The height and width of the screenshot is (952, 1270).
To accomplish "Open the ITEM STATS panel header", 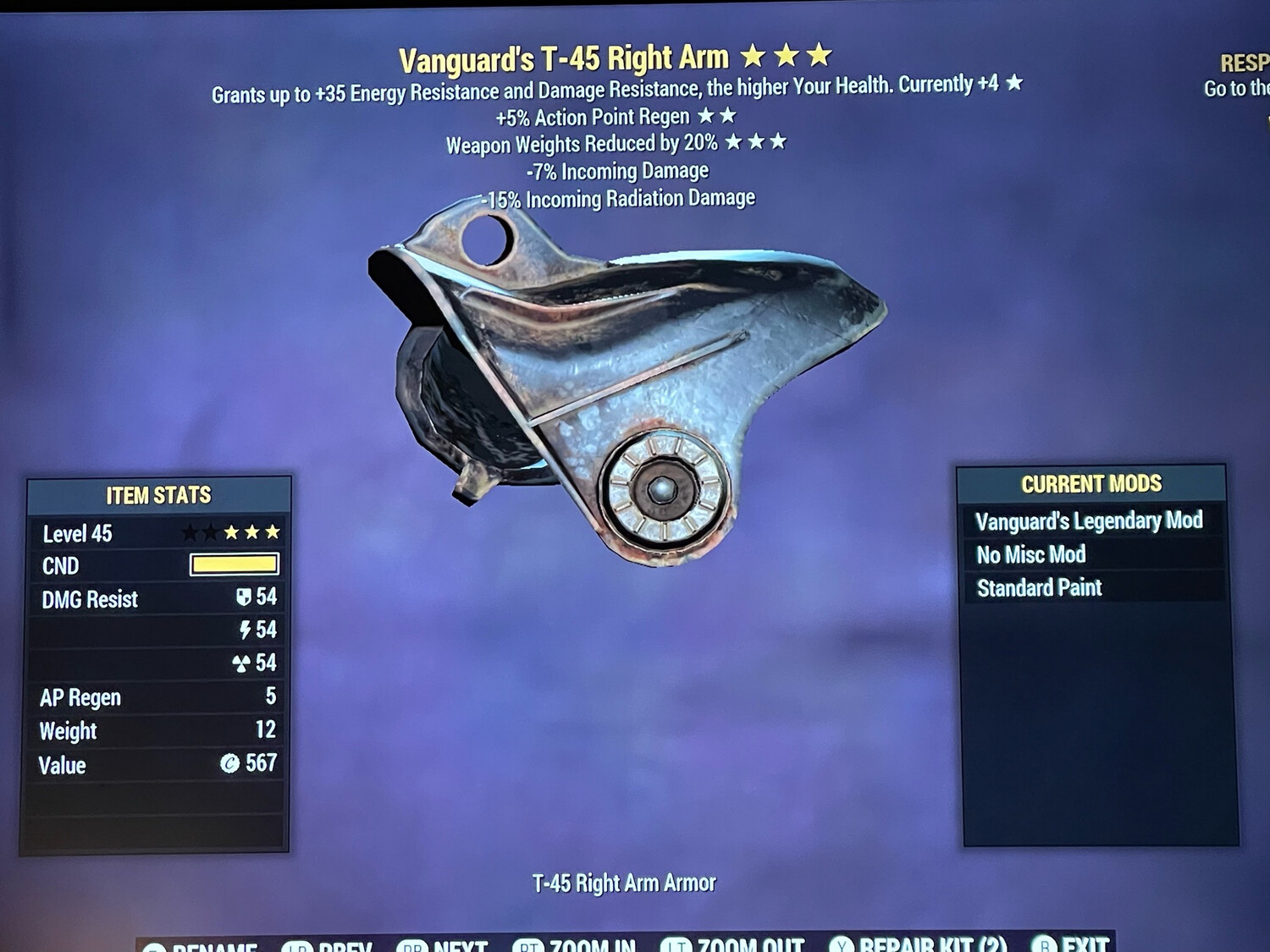I will [x=157, y=495].
